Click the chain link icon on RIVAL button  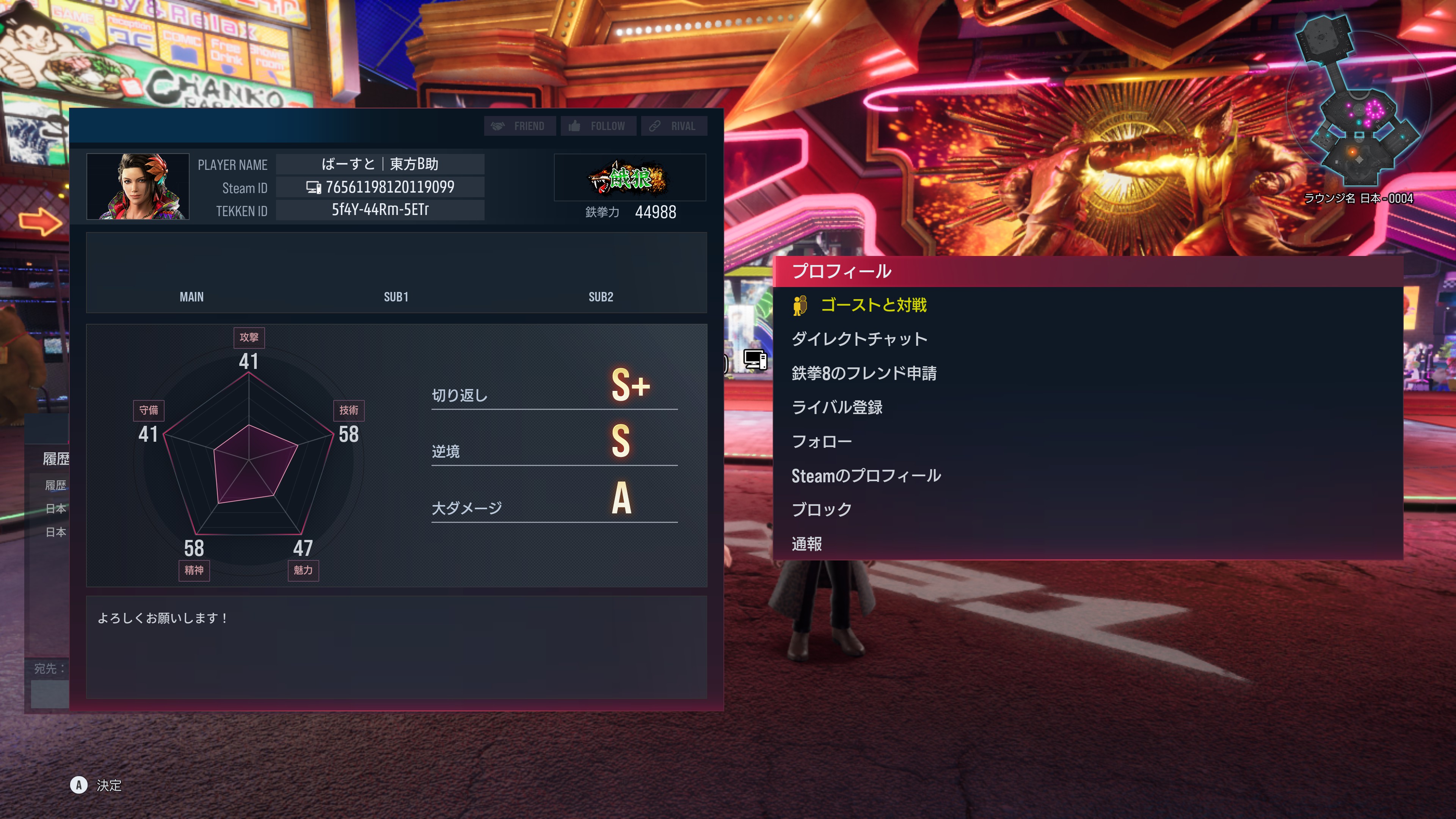click(654, 126)
